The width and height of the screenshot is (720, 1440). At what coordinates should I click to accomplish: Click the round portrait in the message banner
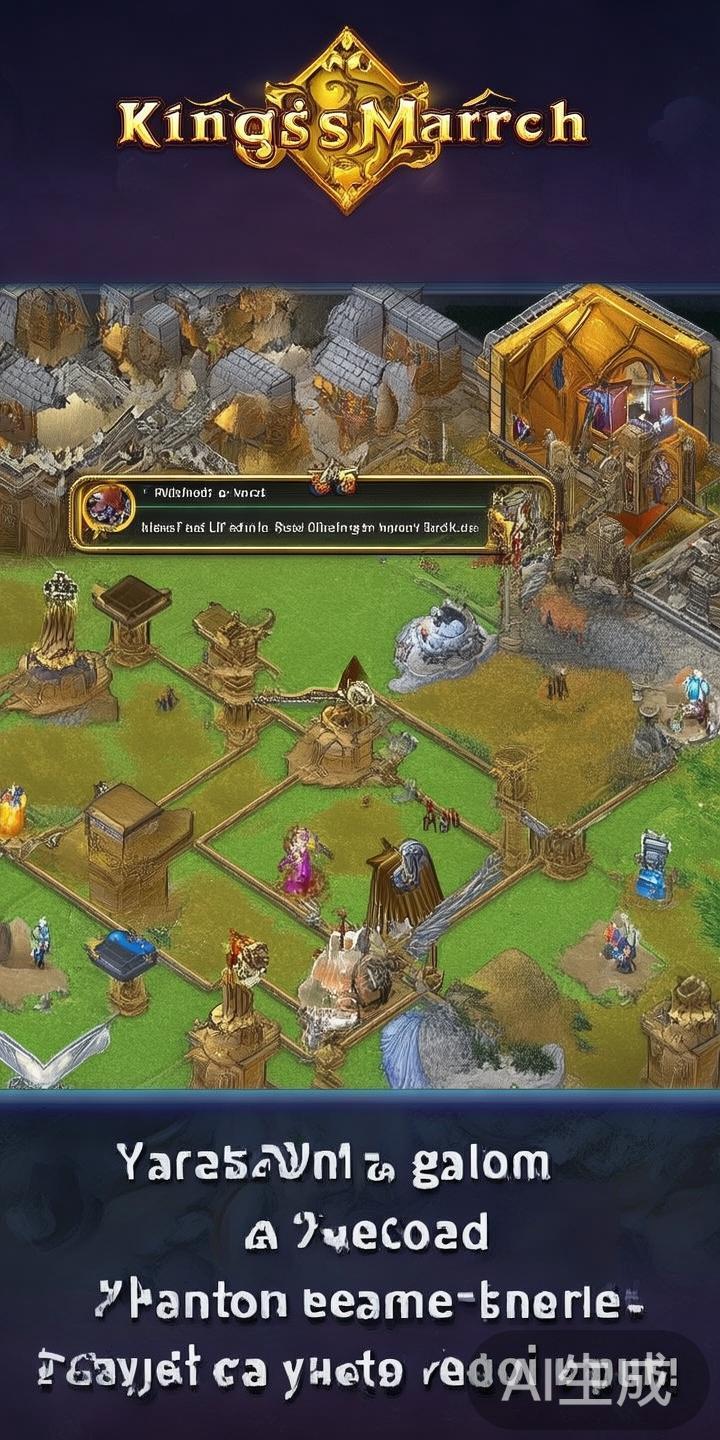click(109, 506)
